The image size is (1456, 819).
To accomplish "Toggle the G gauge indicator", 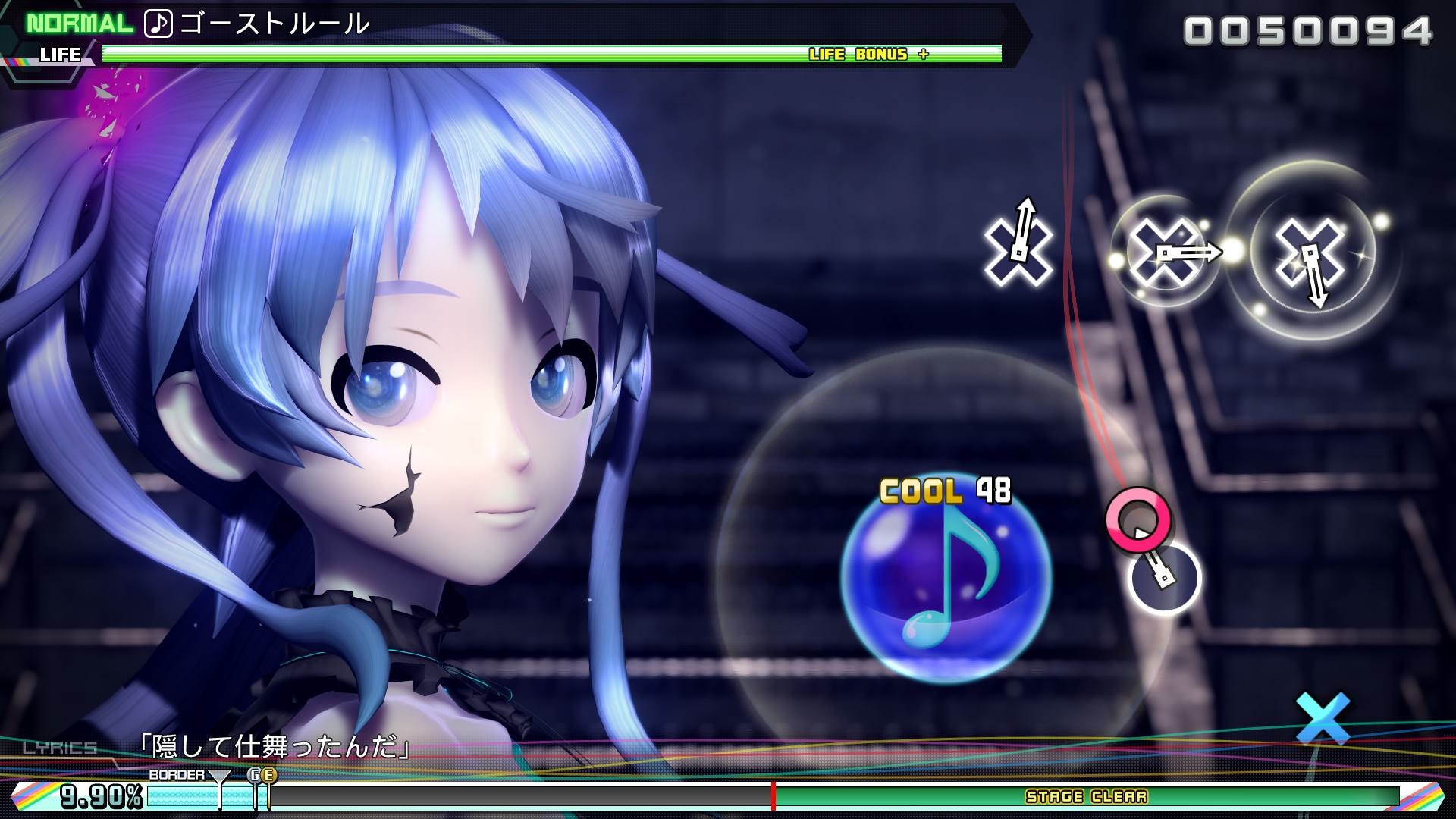I will click(x=254, y=776).
